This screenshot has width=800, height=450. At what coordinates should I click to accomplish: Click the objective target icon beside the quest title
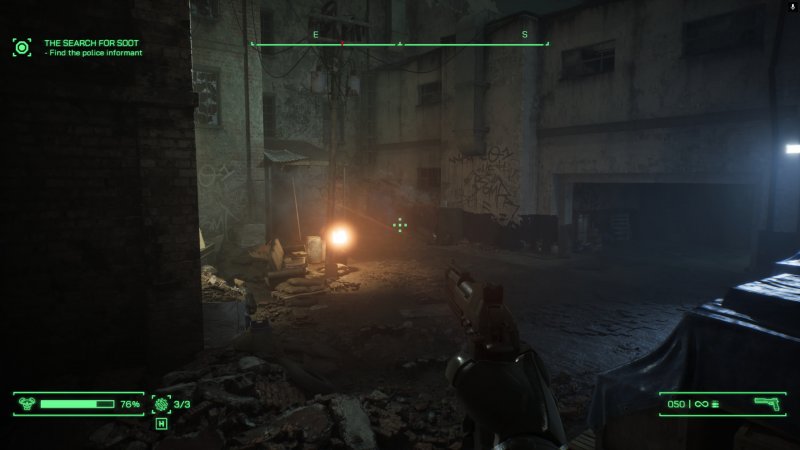pos(22,47)
